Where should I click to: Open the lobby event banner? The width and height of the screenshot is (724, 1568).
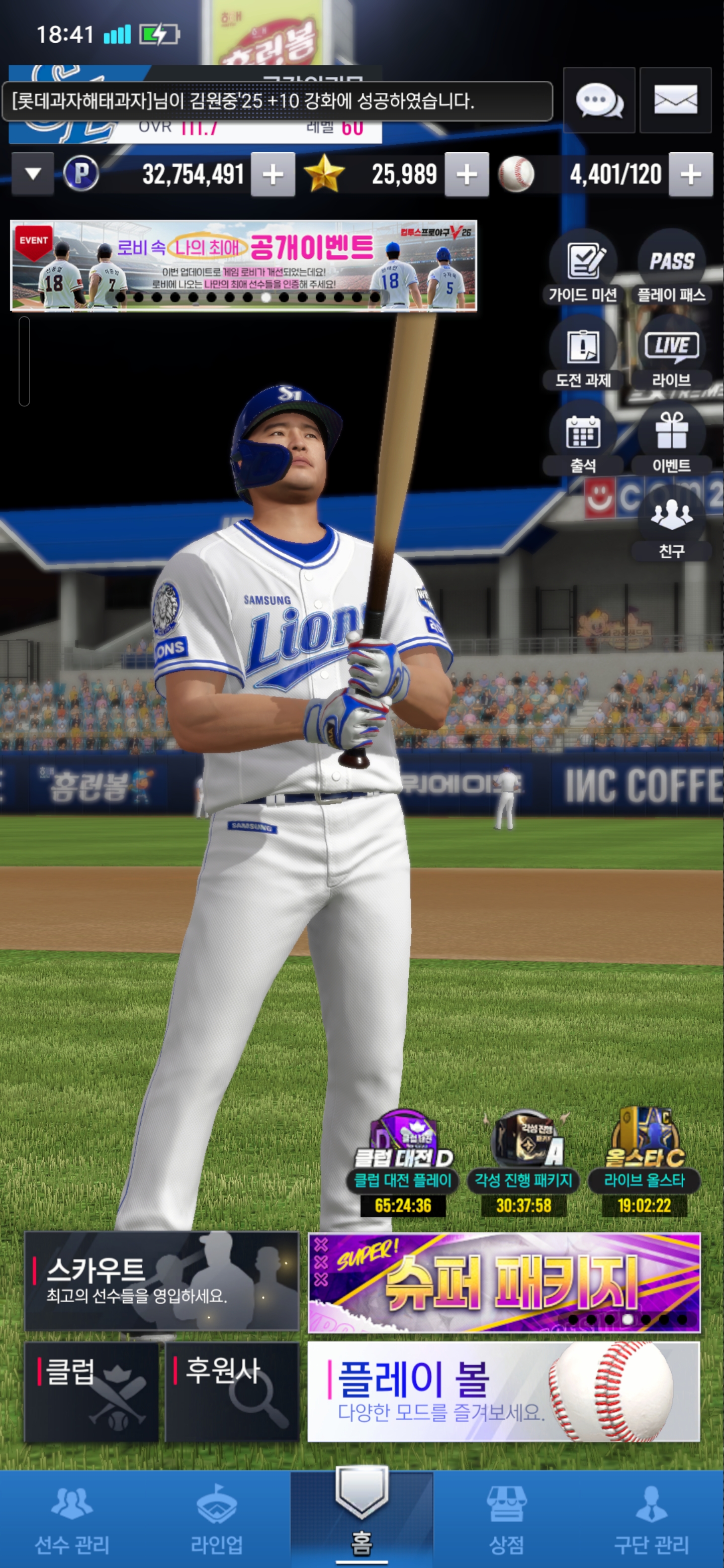[243, 265]
